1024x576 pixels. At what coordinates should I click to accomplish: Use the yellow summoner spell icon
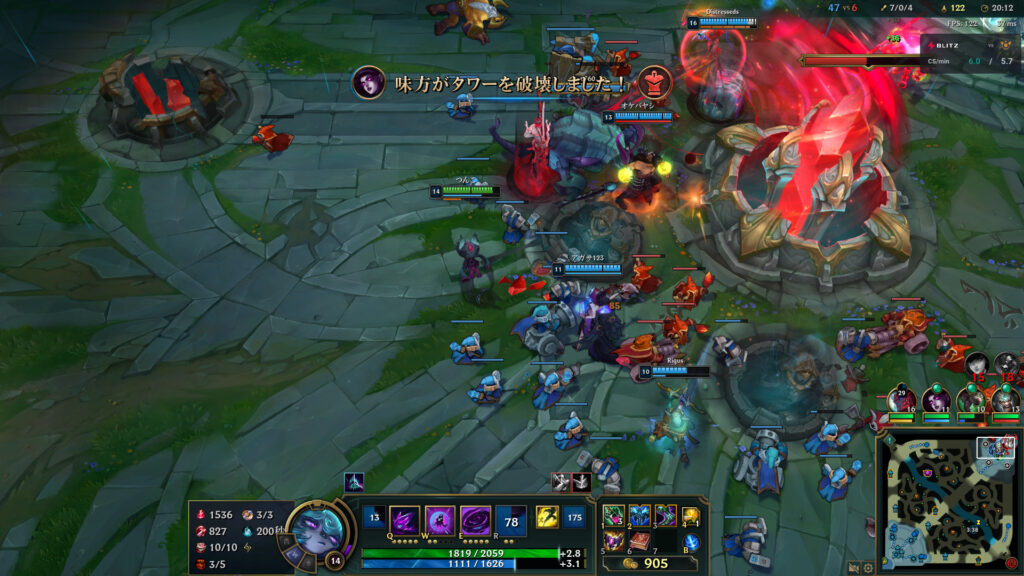point(547,516)
